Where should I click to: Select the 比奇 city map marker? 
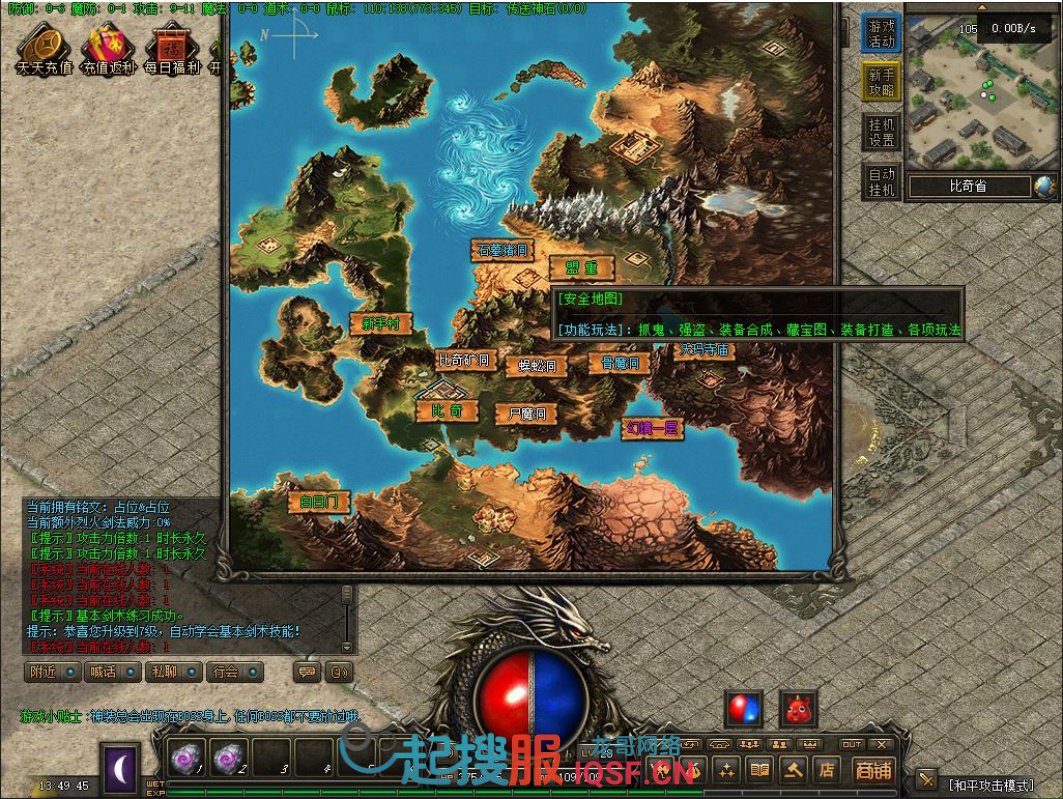pos(446,411)
